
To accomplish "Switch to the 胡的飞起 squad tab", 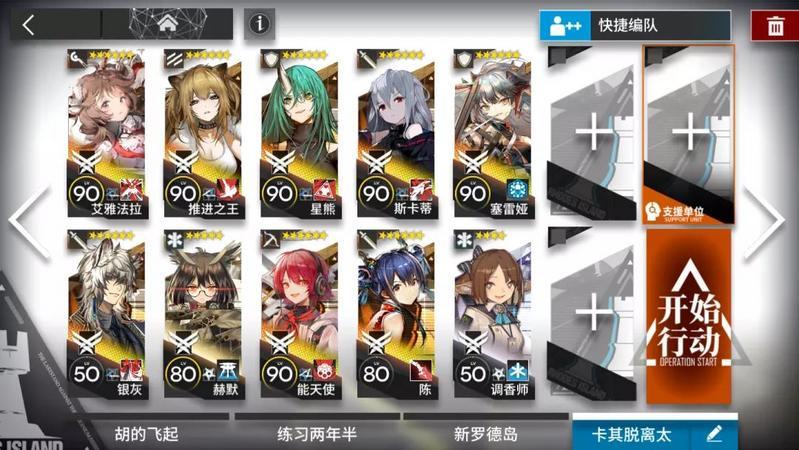I will click(147, 434).
